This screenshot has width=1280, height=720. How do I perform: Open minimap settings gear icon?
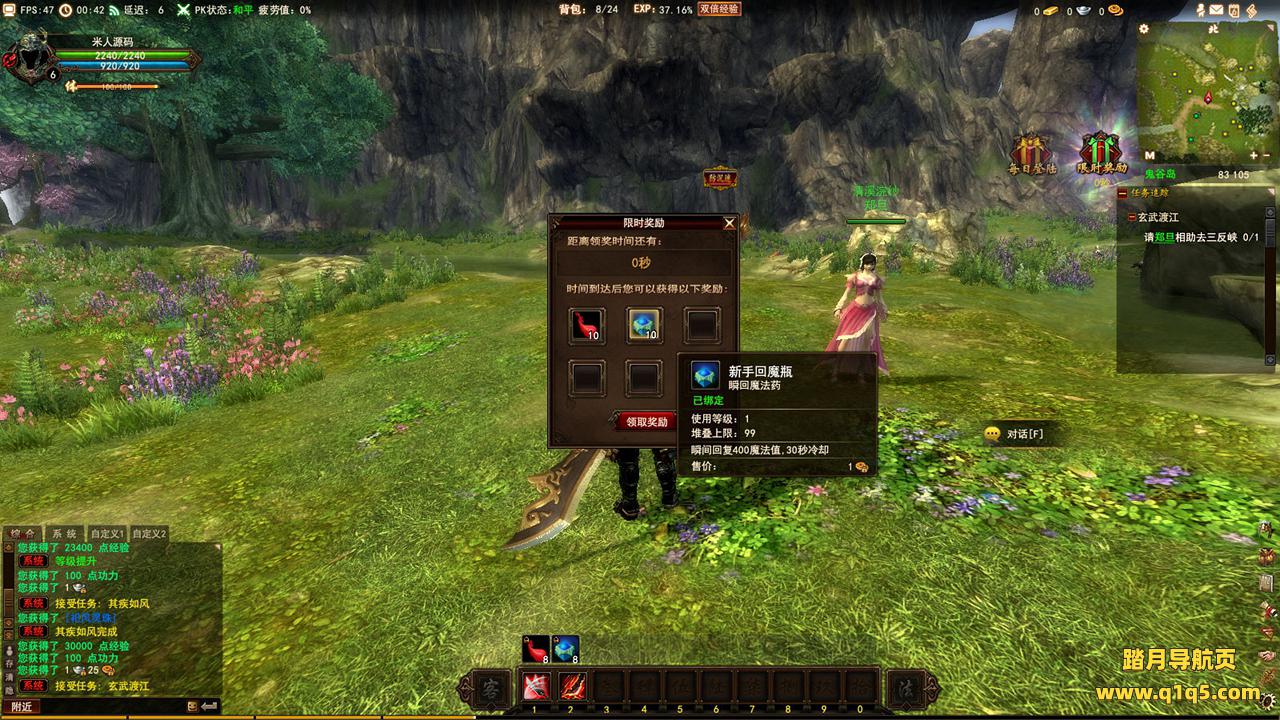pyautogui.click(x=1144, y=29)
